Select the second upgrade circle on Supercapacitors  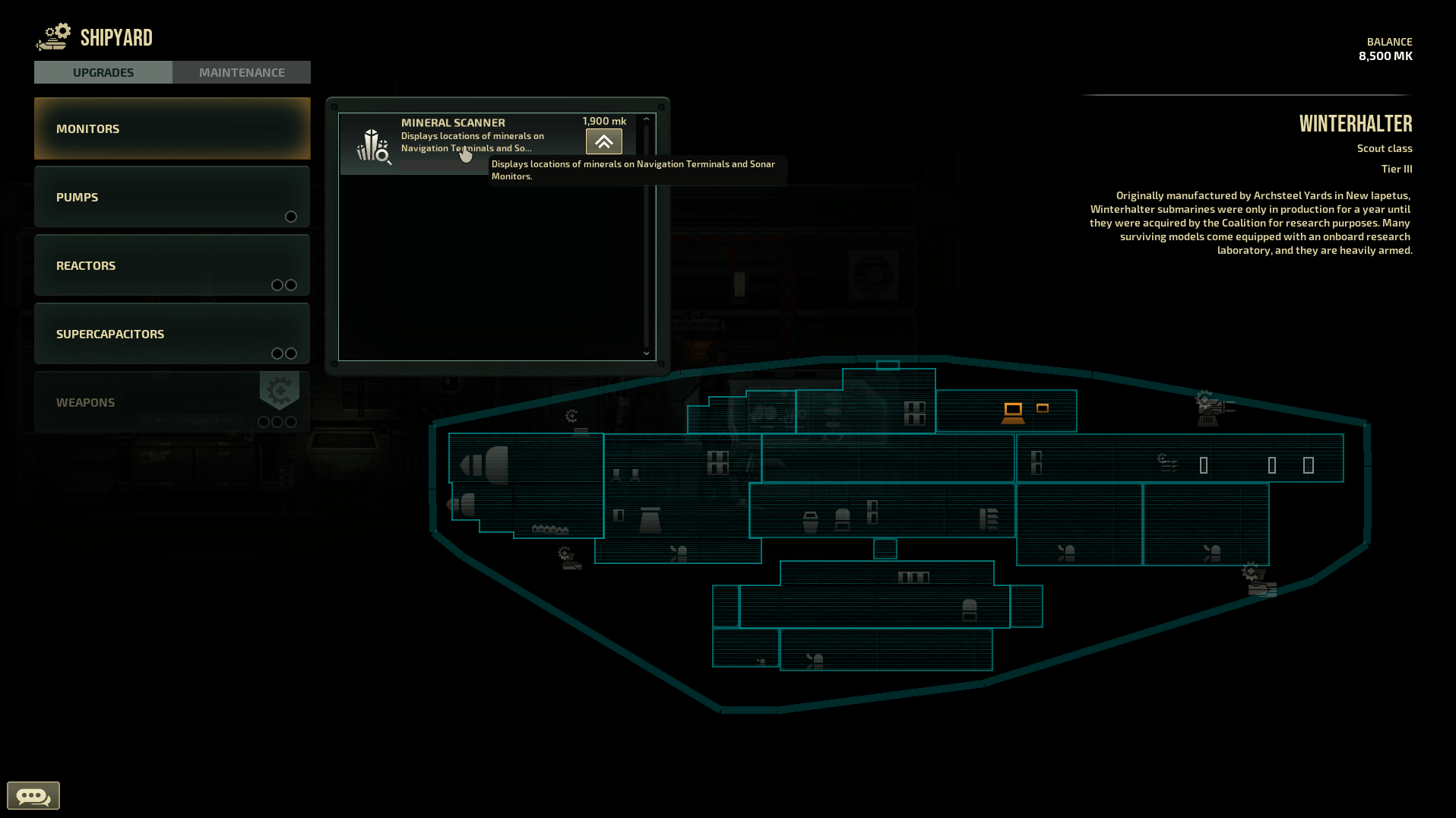click(x=291, y=354)
